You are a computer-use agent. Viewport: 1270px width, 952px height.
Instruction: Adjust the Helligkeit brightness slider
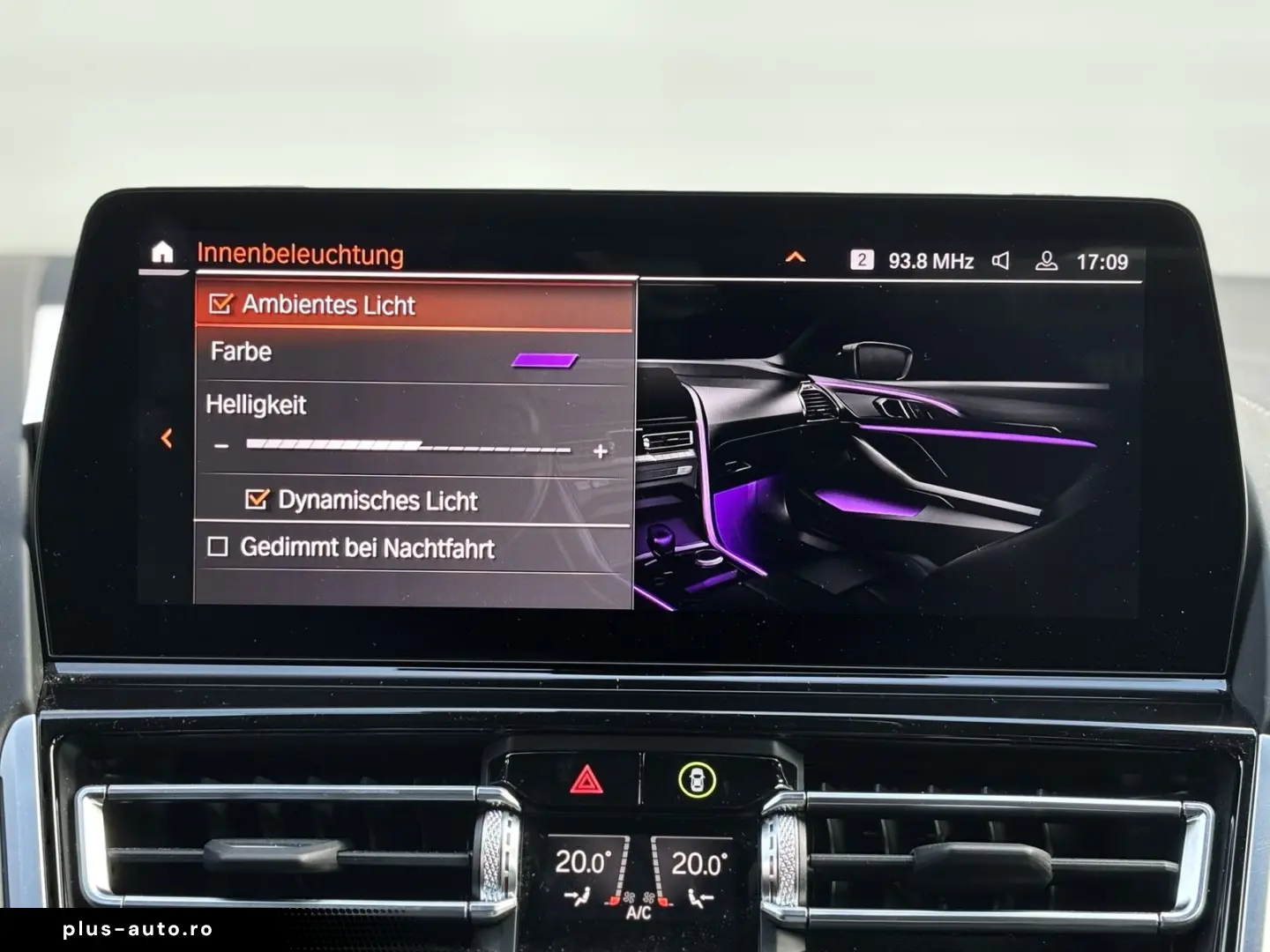pyautogui.click(x=410, y=445)
